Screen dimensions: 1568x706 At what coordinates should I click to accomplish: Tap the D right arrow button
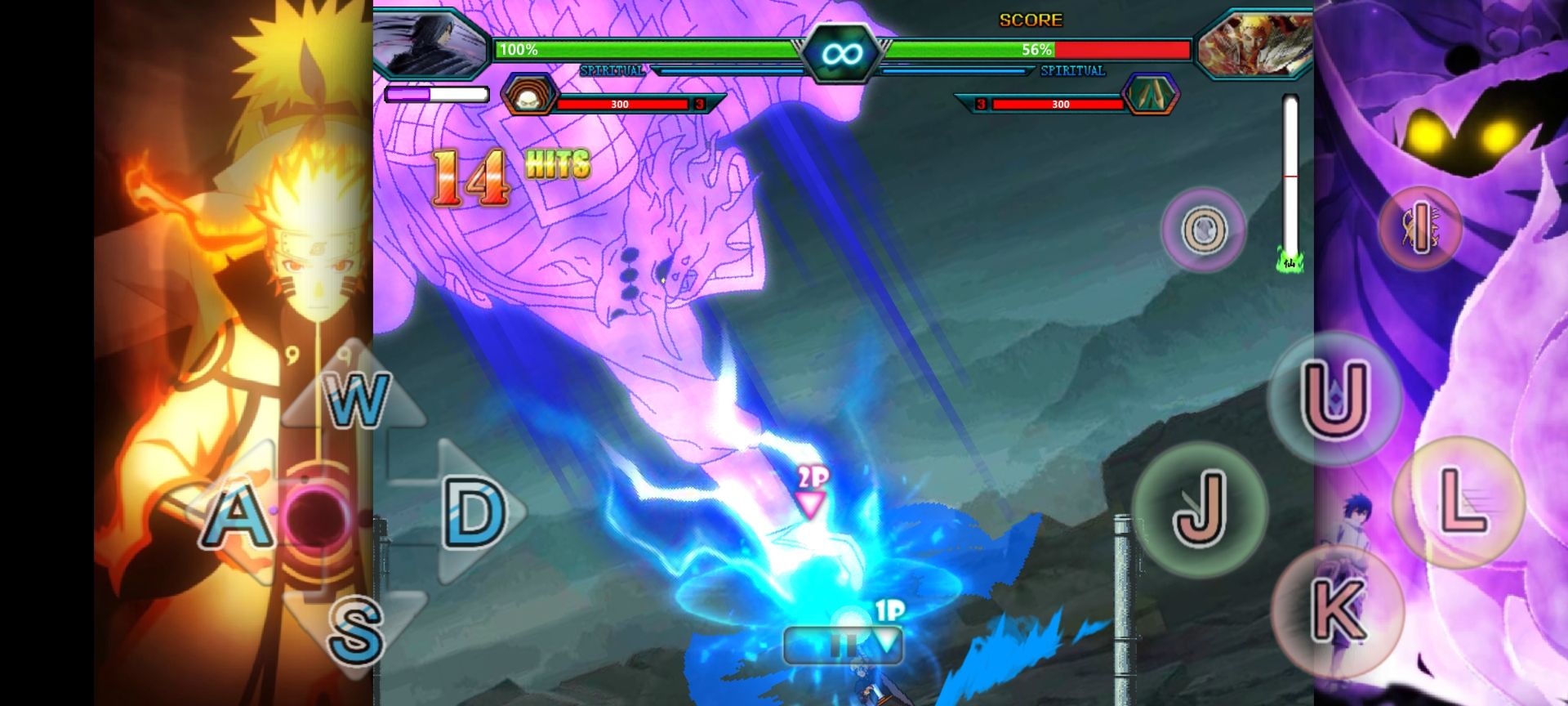tap(474, 513)
